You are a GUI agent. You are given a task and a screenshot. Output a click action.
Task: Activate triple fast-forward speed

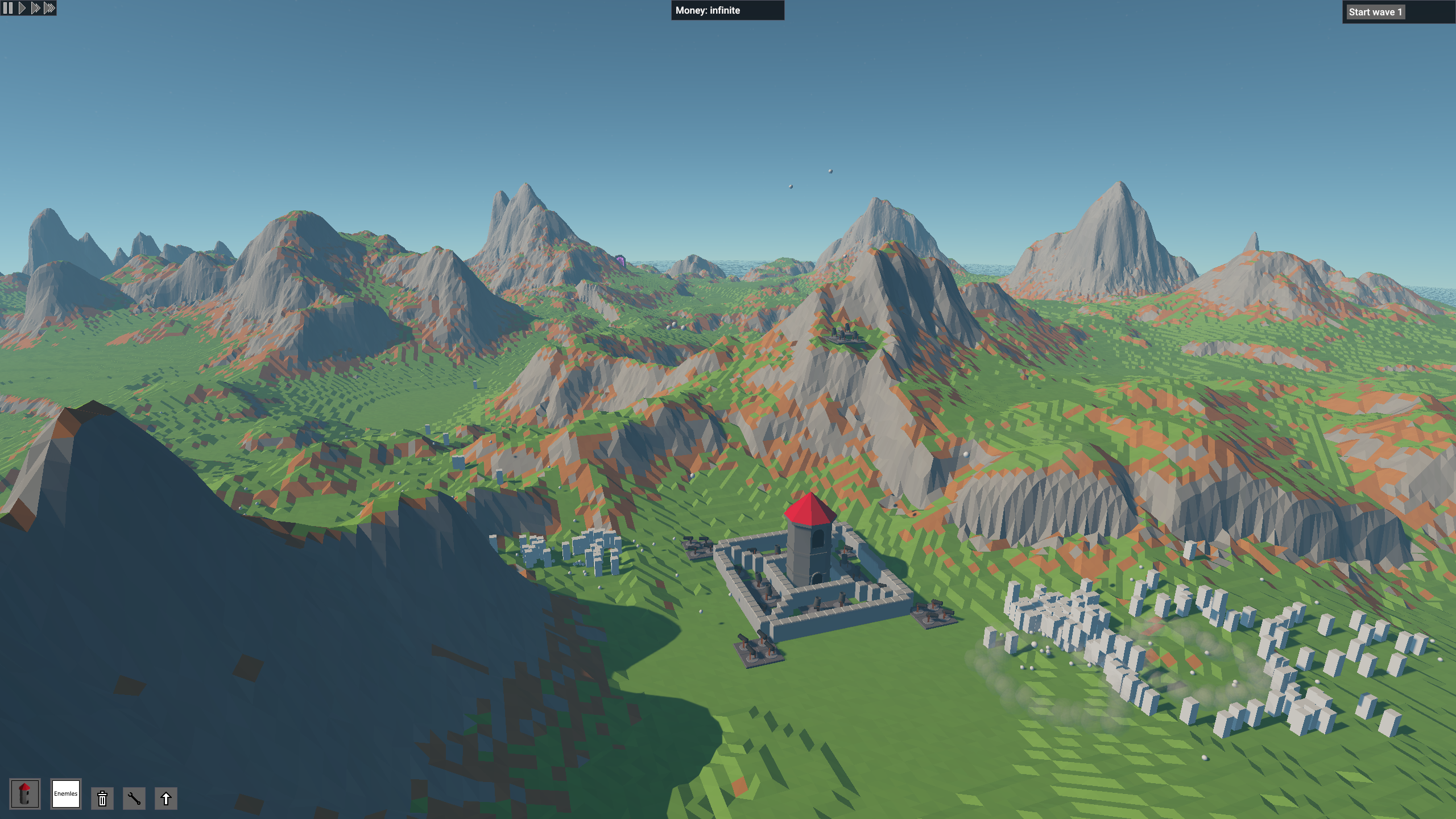click(49, 8)
